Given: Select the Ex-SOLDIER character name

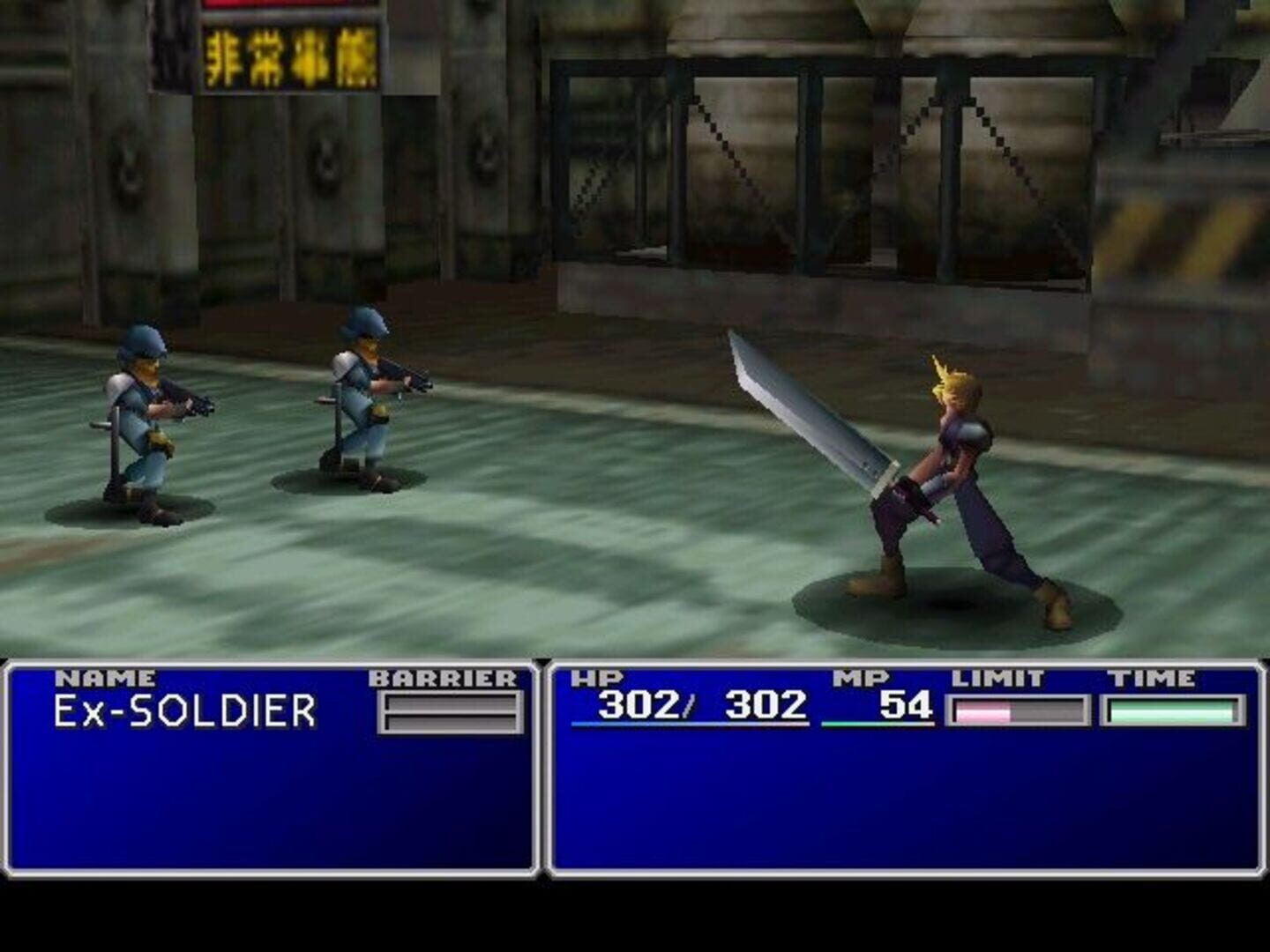Looking at the screenshot, I should [185, 708].
